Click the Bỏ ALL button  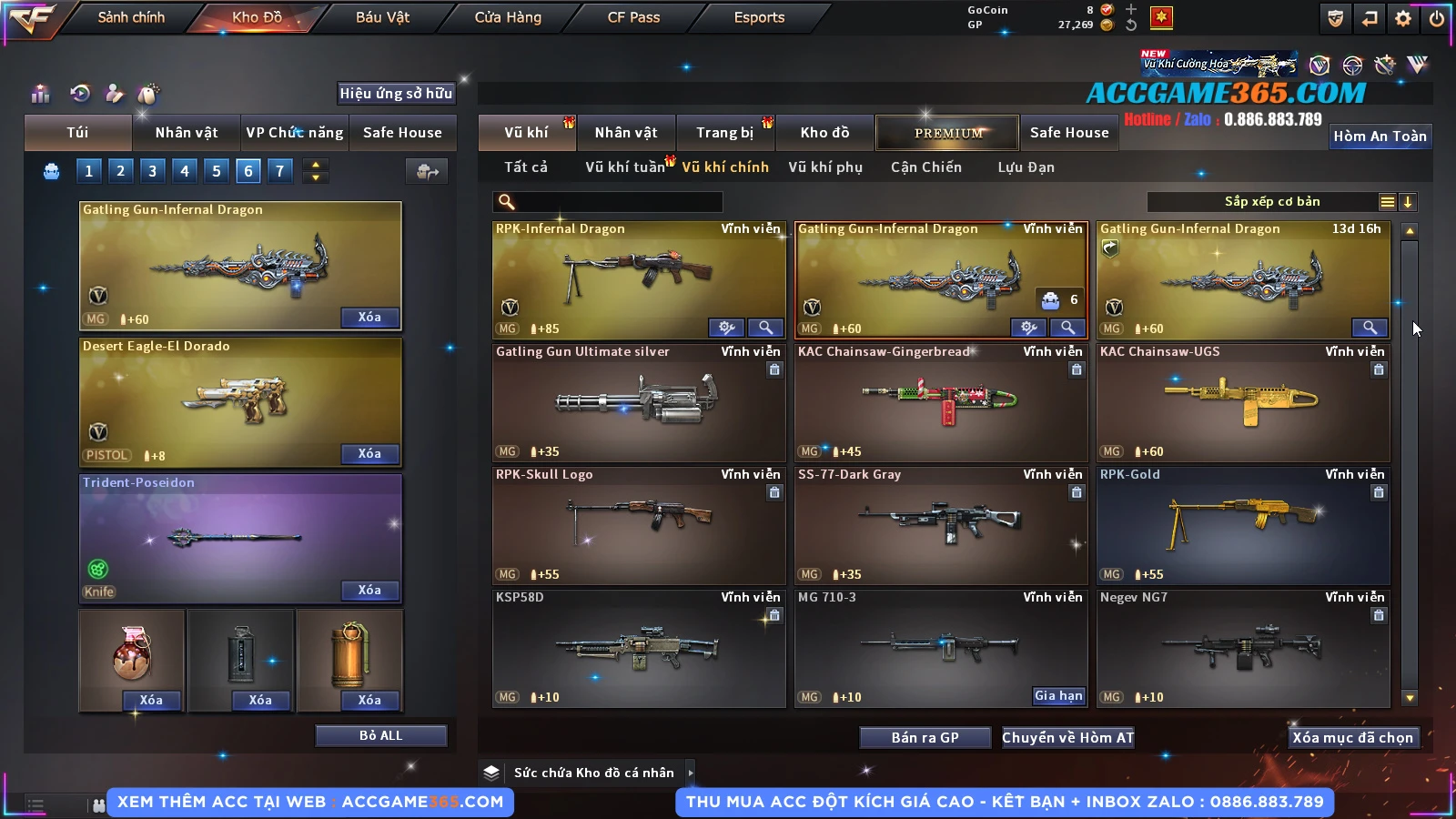(x=380, y=735)
